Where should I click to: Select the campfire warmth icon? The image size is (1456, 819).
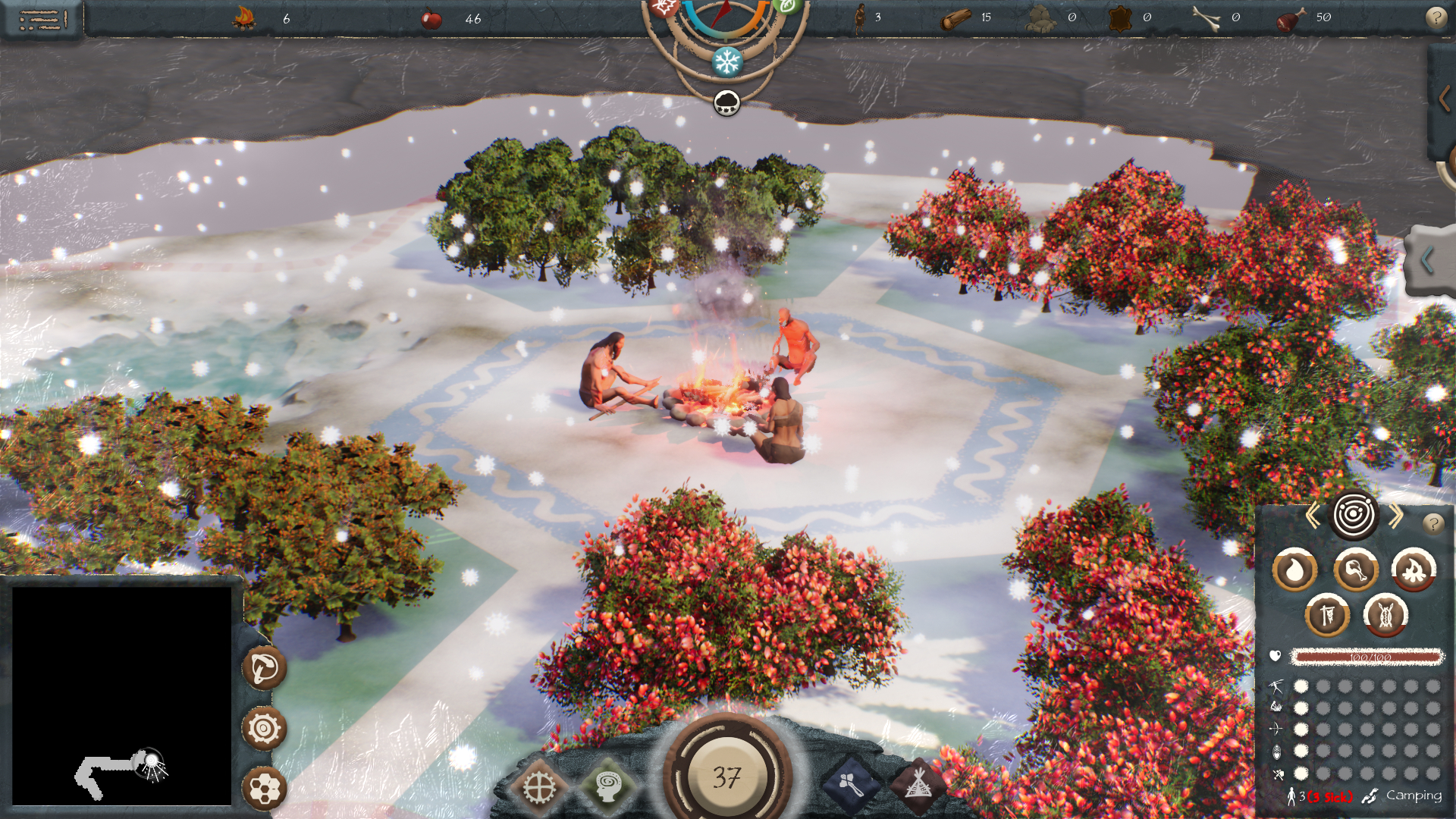pyautogui.click(x=1414, y=570)
